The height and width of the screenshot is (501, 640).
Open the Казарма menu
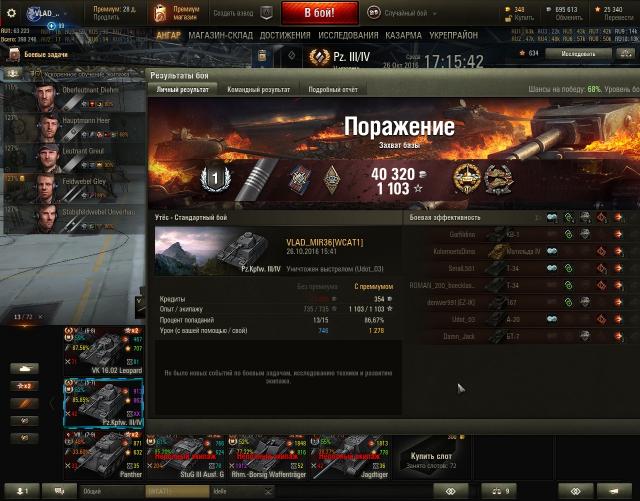[404, 35]
